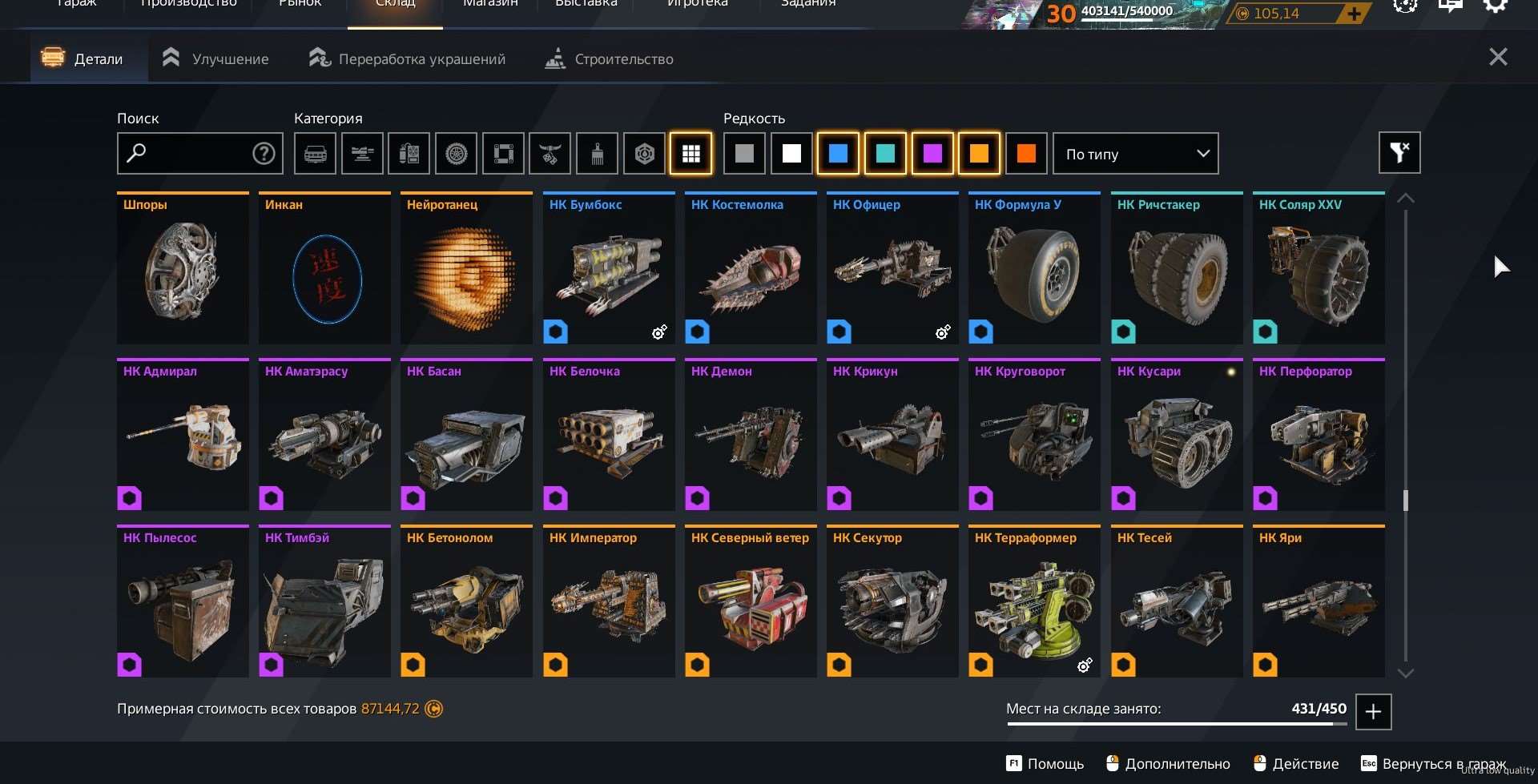Viewport: 1538px width, 784px height.
Task: Close the storage window
Action: 1497,57
